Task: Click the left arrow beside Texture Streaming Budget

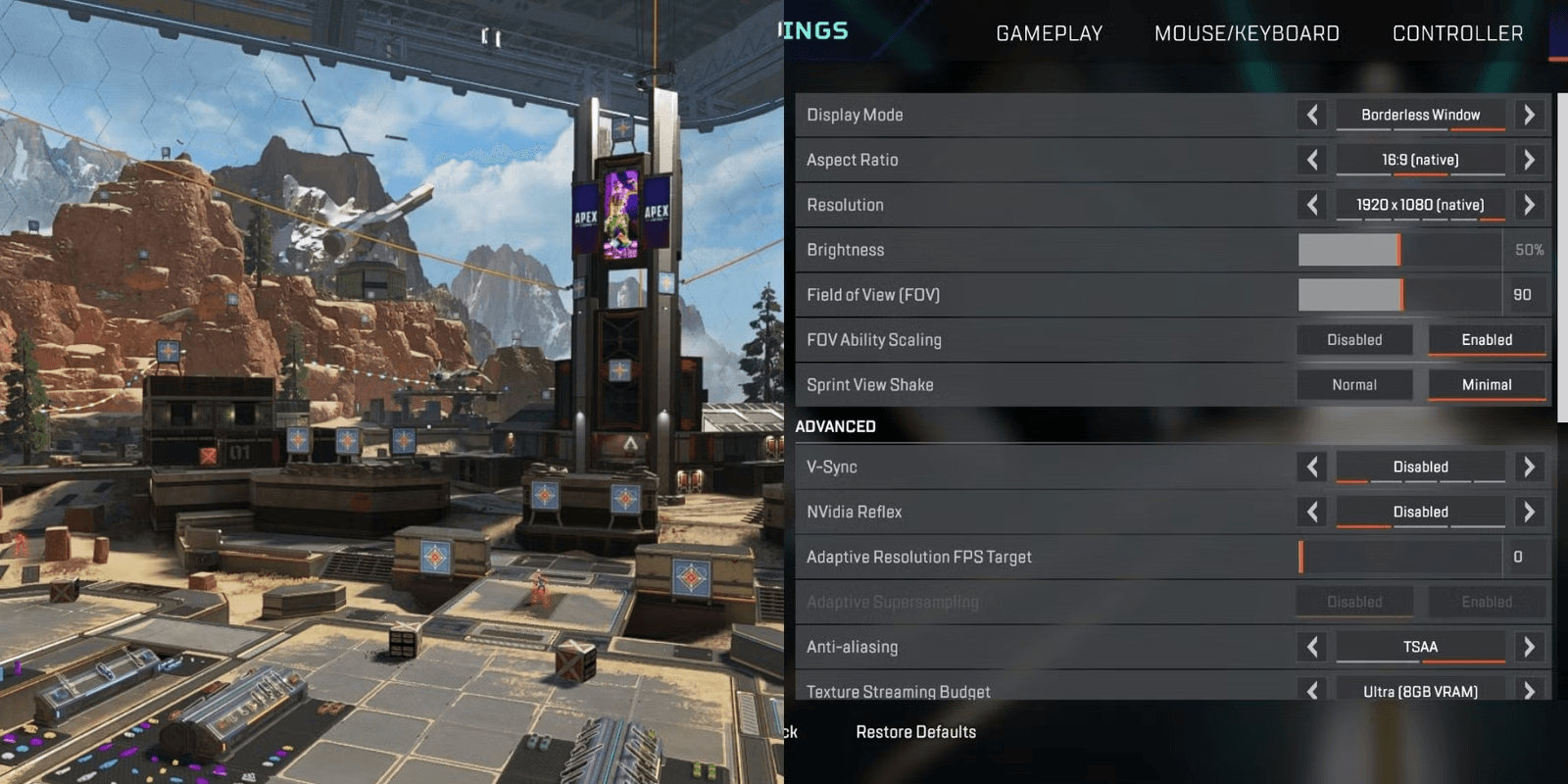Action: pyautogui.click(x=1311, y=691)
